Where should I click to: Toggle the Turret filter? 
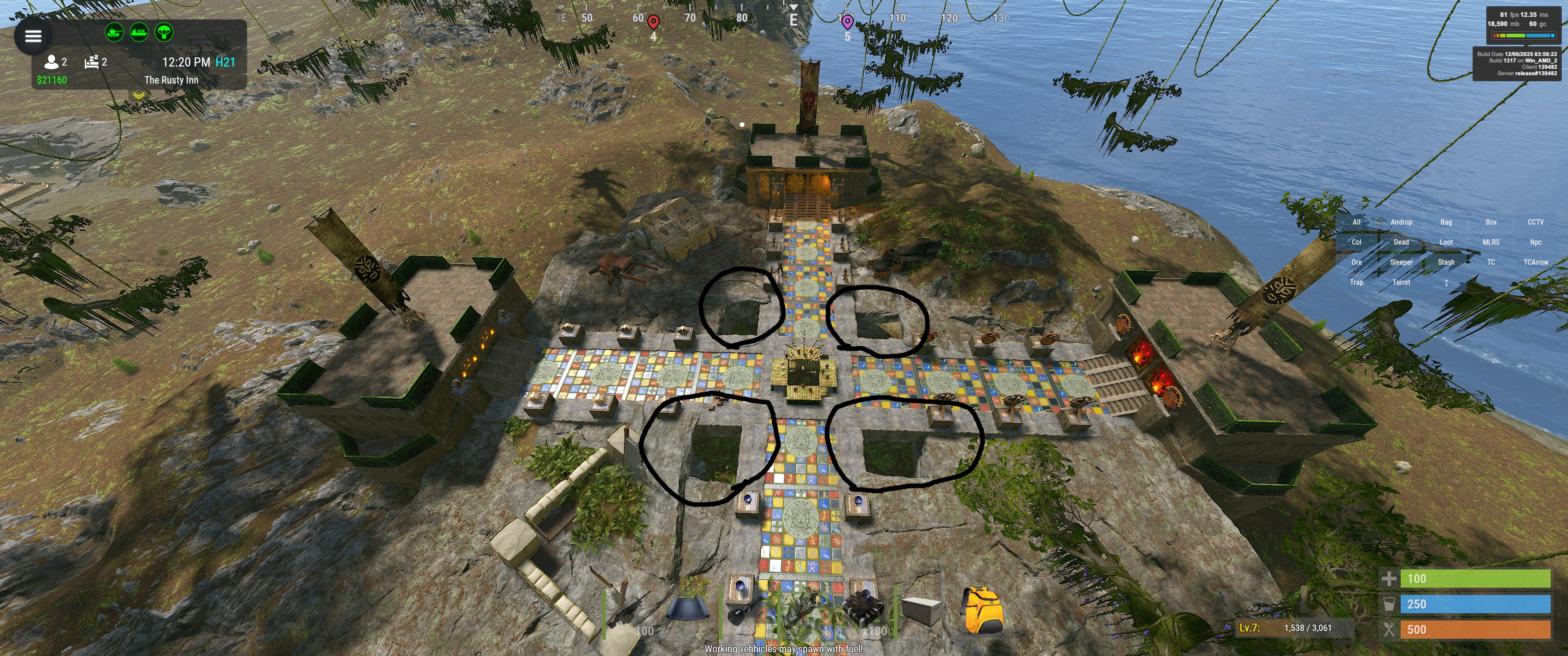pyautogui.click(x=1401, y=282)
